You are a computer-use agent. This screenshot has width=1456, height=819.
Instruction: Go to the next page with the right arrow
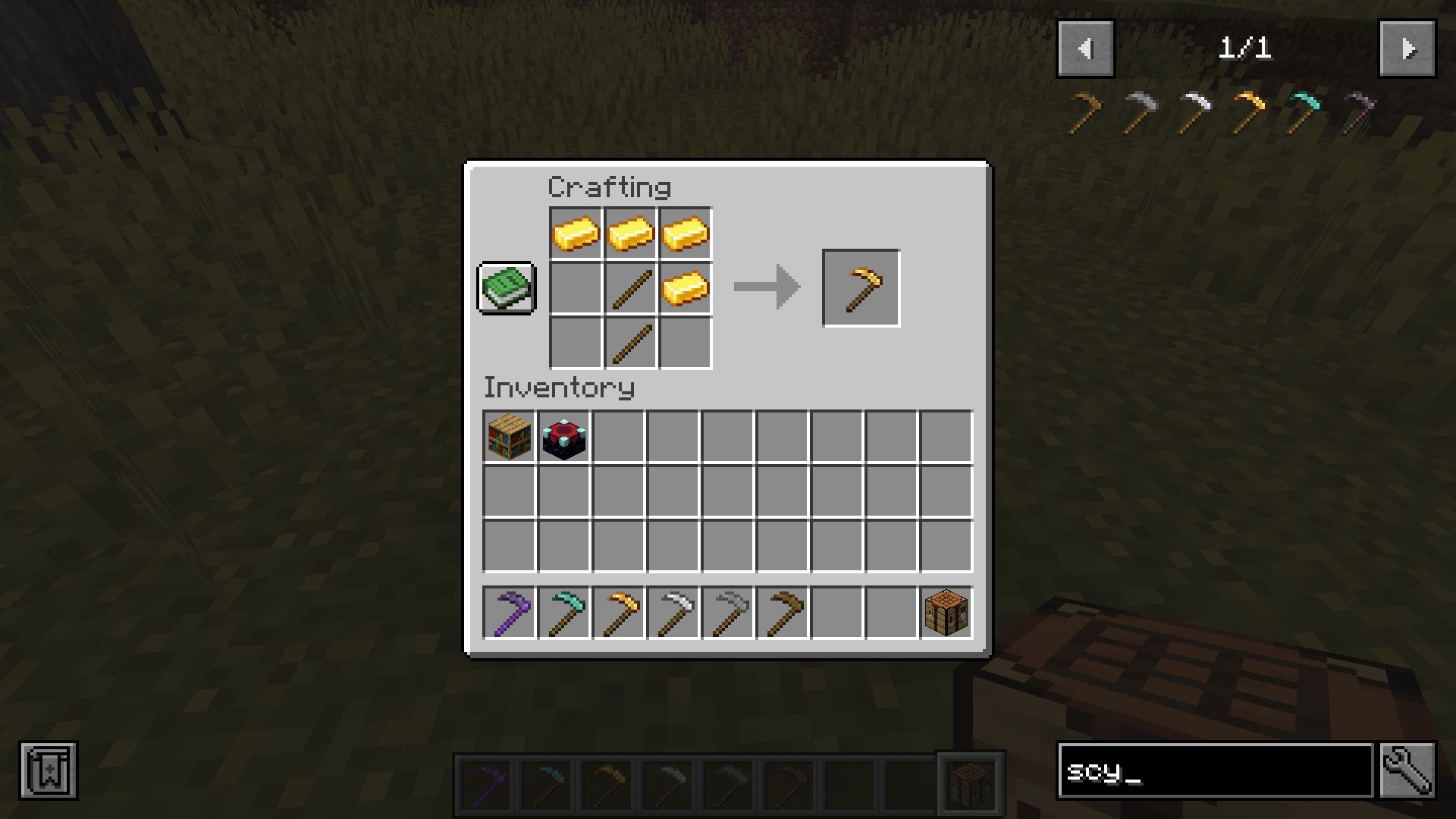coord(1407,49)
